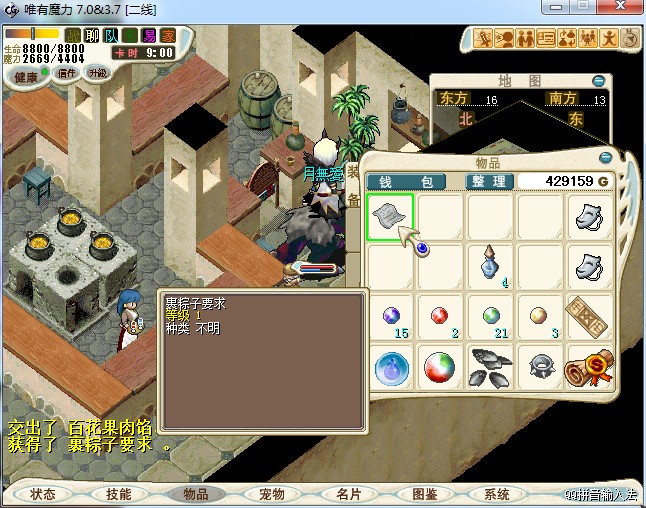Select the blue potion bottle slot
Viewport: 646px width, 508px height.
490,267
